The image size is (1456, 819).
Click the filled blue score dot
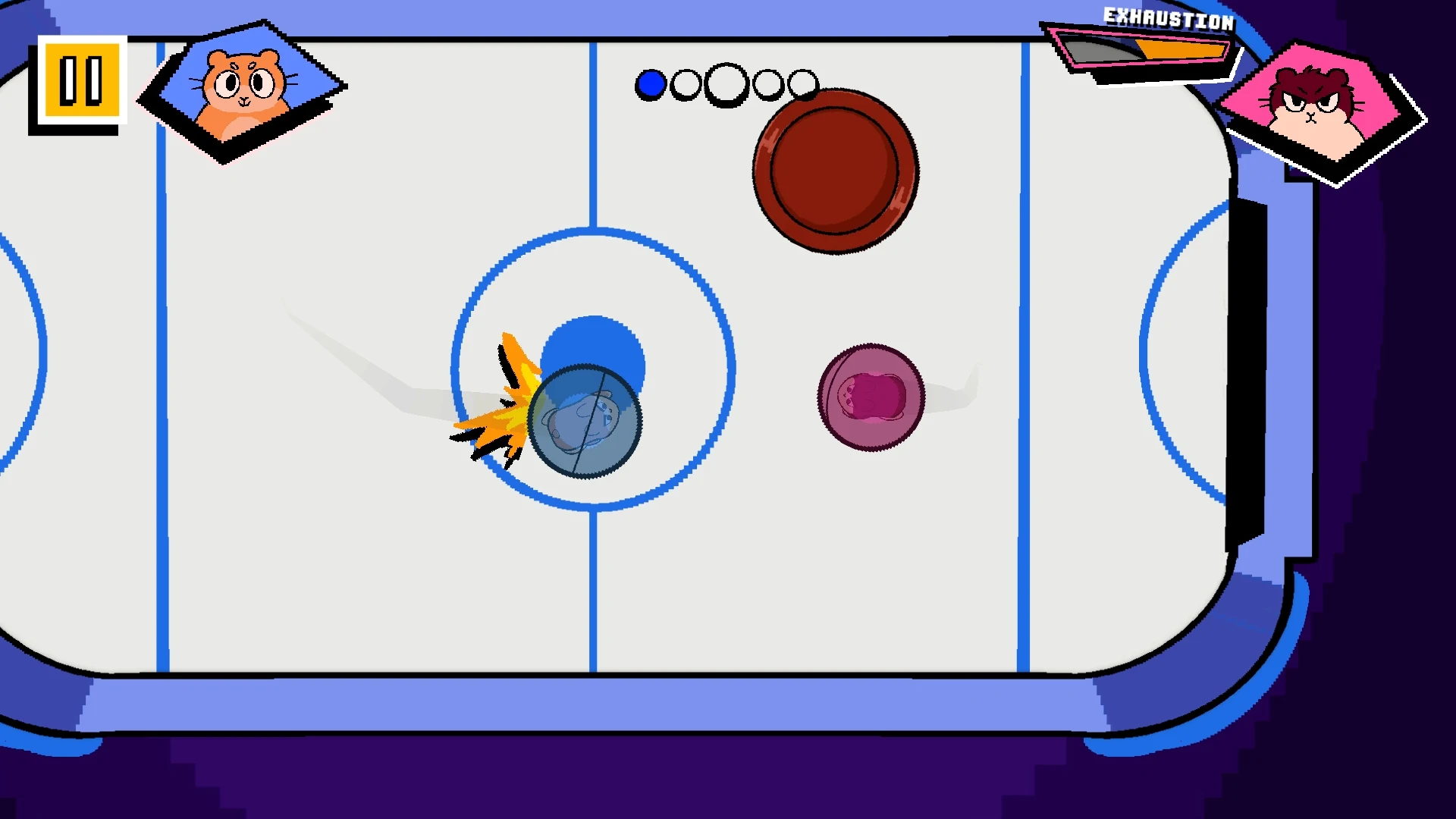(x=650, y=83)
